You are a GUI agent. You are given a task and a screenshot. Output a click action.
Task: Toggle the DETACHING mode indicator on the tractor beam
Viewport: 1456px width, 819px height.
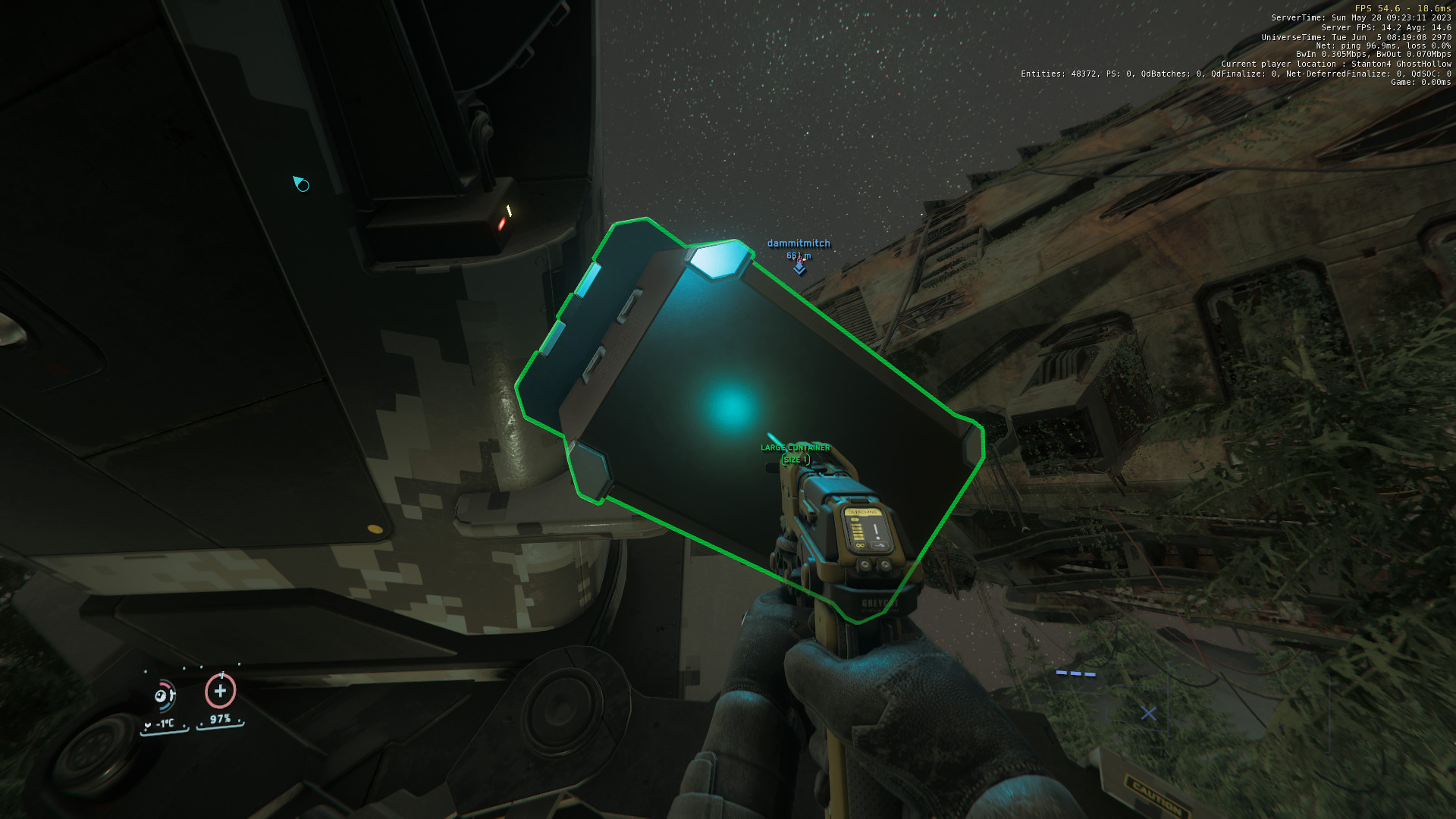(x=863, y=512)
